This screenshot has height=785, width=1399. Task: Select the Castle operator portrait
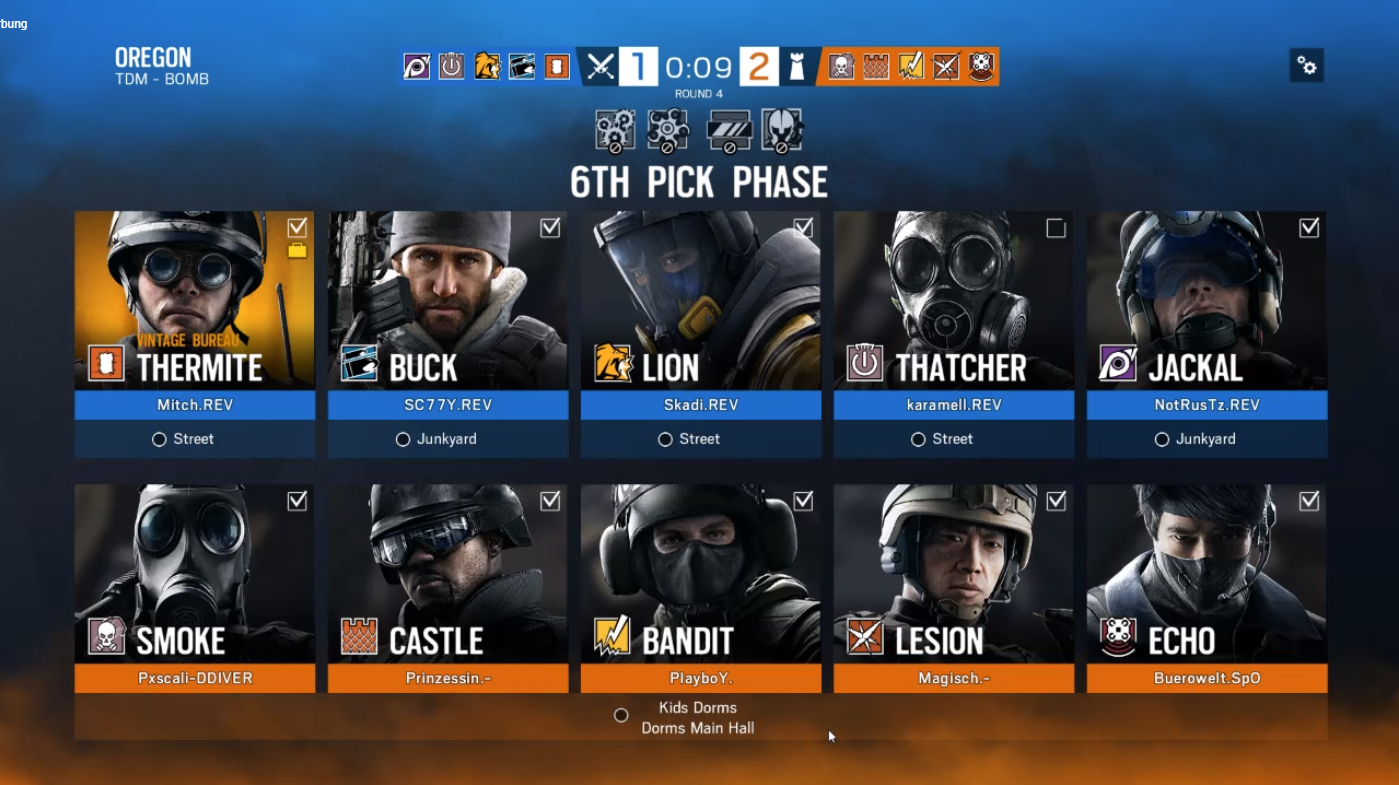[447, 574]
